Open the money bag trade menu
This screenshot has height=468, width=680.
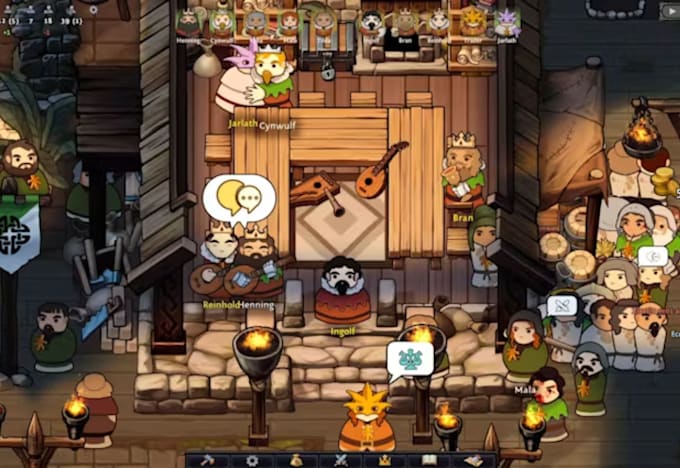[x=297, y=460]
